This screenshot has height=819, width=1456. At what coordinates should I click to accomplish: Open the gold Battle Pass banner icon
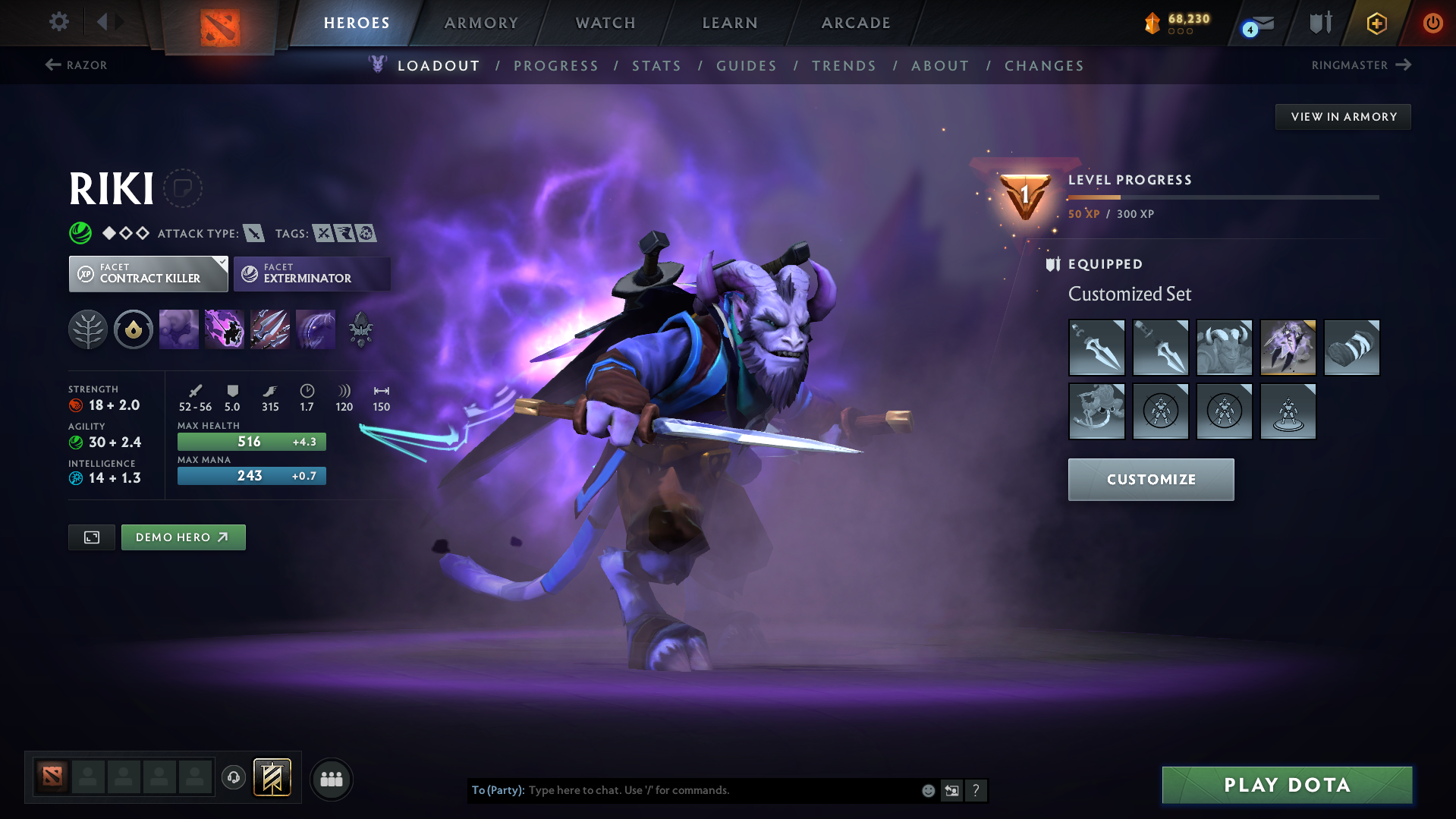[x=1376, y=23]
